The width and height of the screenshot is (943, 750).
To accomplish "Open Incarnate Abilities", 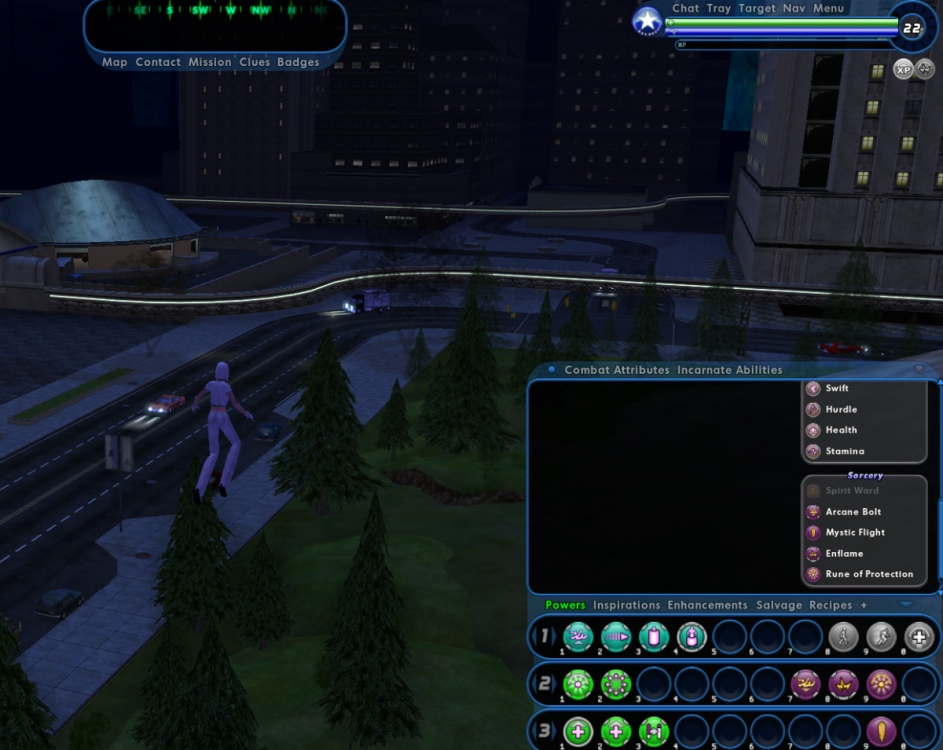I will tap(730, 370).
